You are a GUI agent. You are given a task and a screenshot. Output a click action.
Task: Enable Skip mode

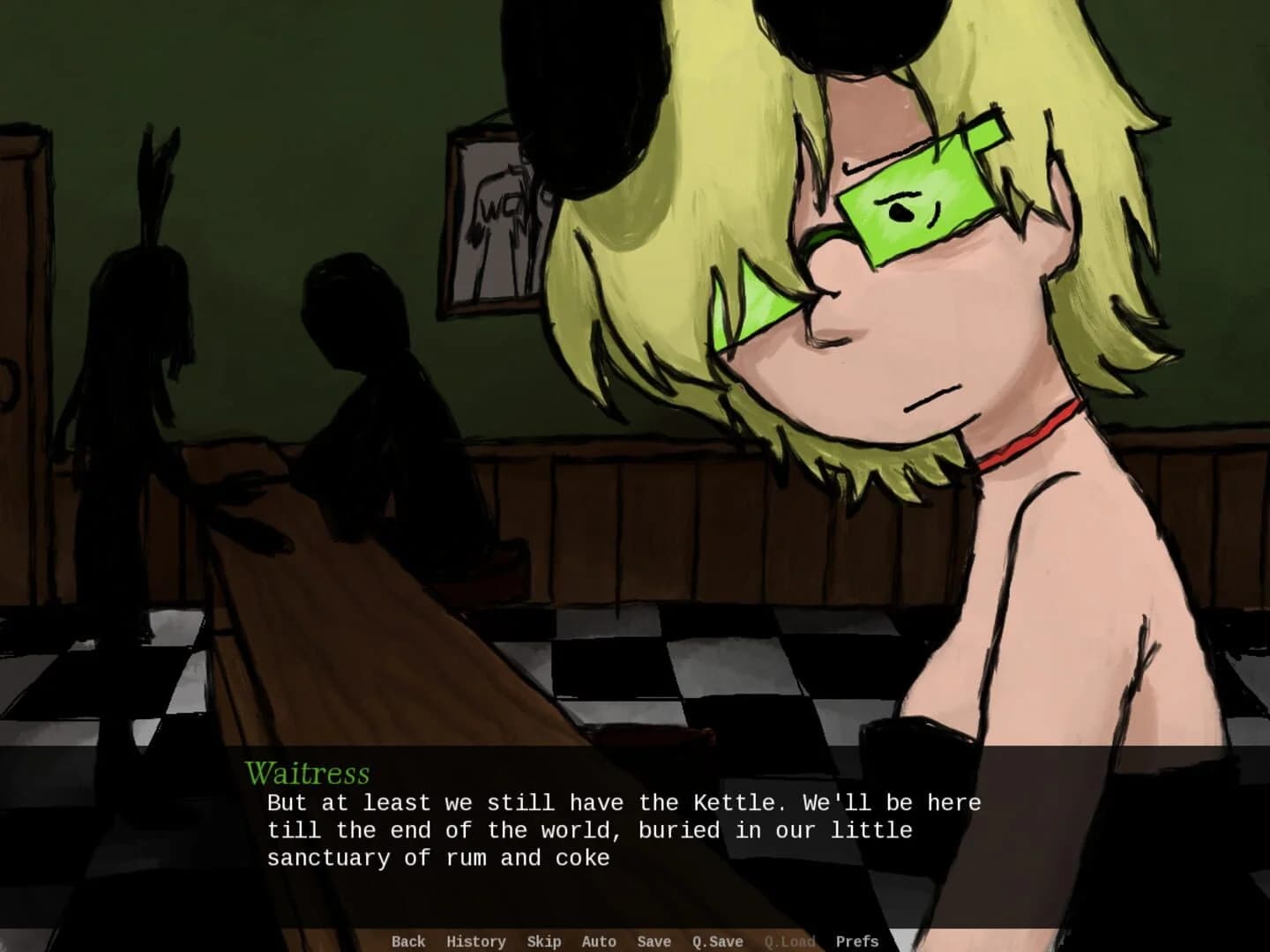coord(543,941)
